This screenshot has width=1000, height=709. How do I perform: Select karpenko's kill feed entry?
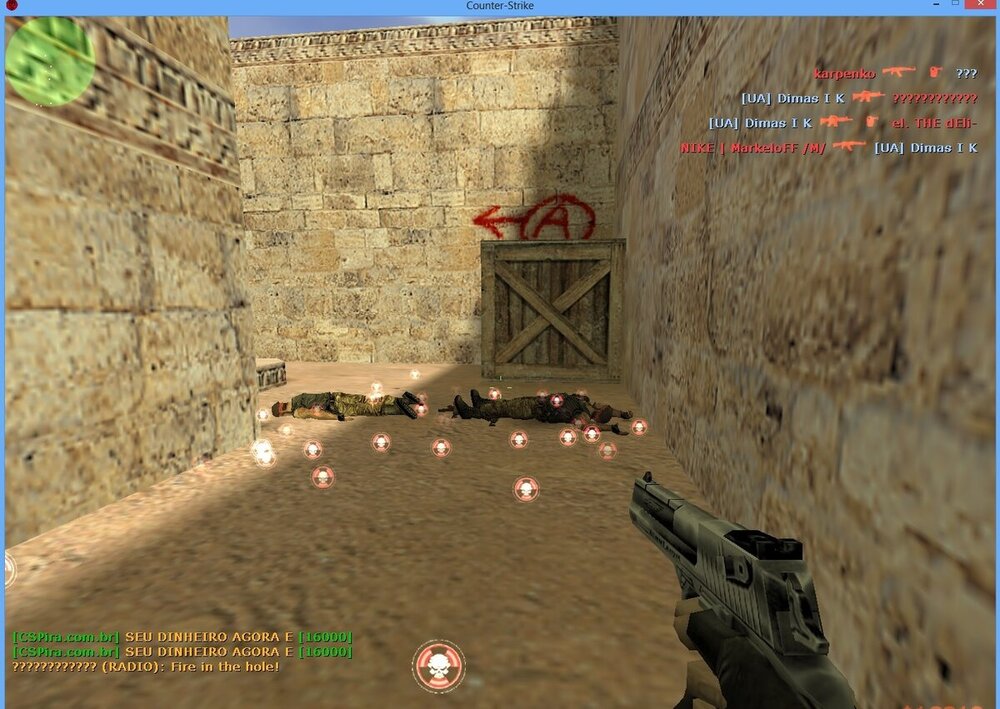pyautogui.click(x=895, y=73)
